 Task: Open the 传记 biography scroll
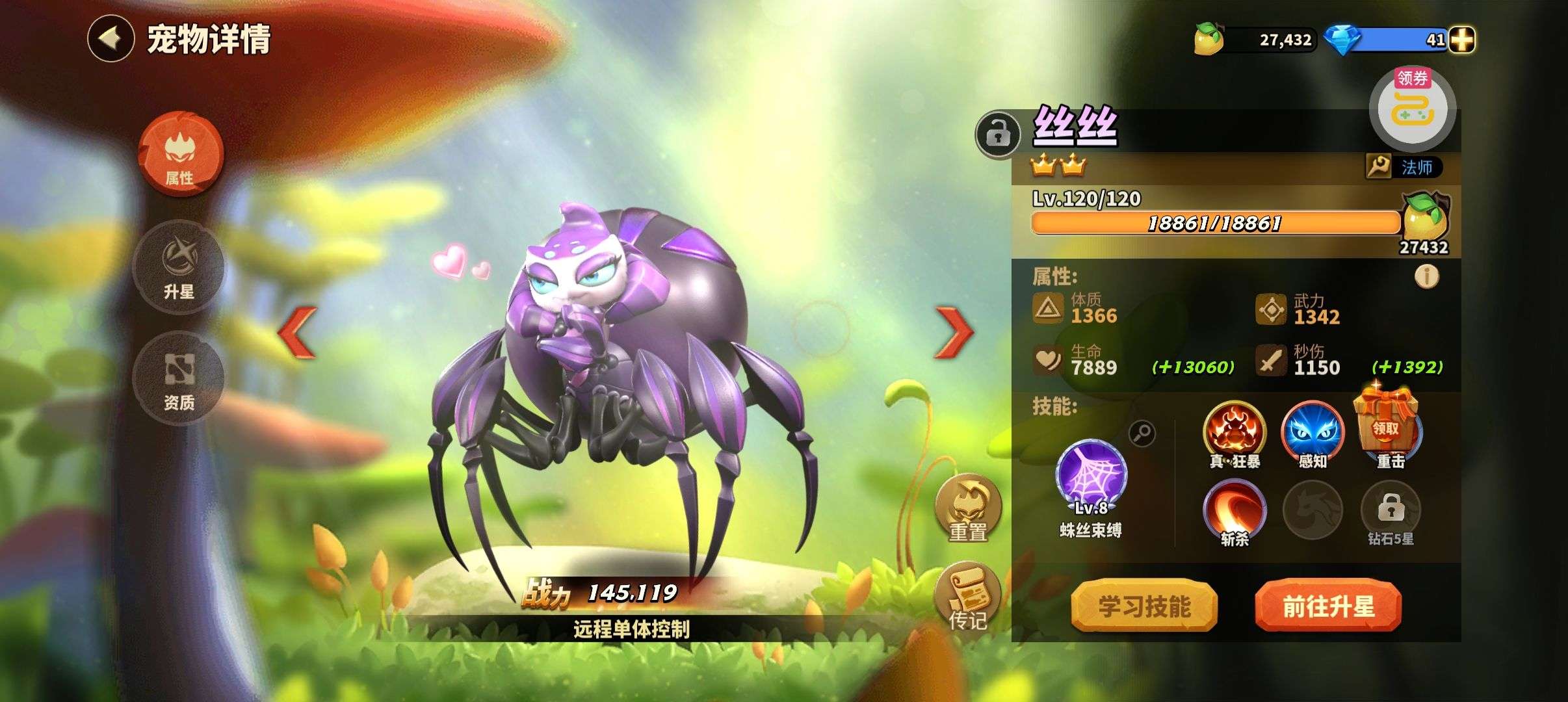point(968,597)
